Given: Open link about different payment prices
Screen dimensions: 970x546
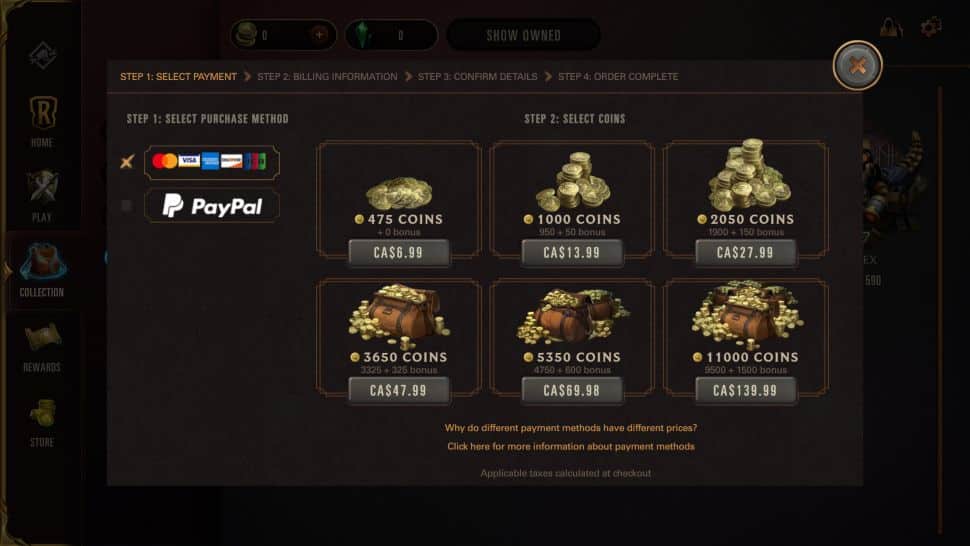Looking at the screenshot, I should tap(571, 428).
